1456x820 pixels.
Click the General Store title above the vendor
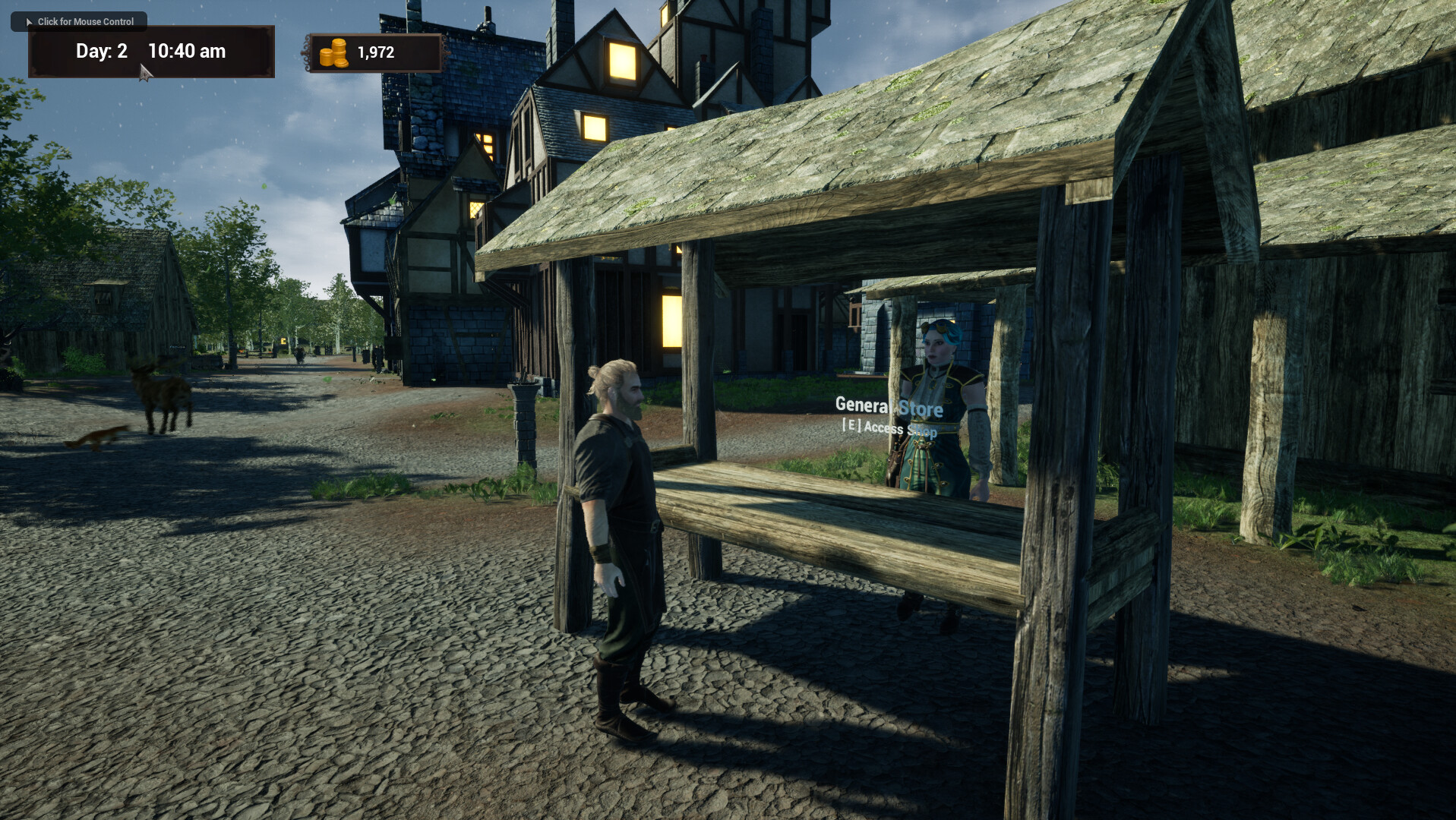tap(889, 408)
